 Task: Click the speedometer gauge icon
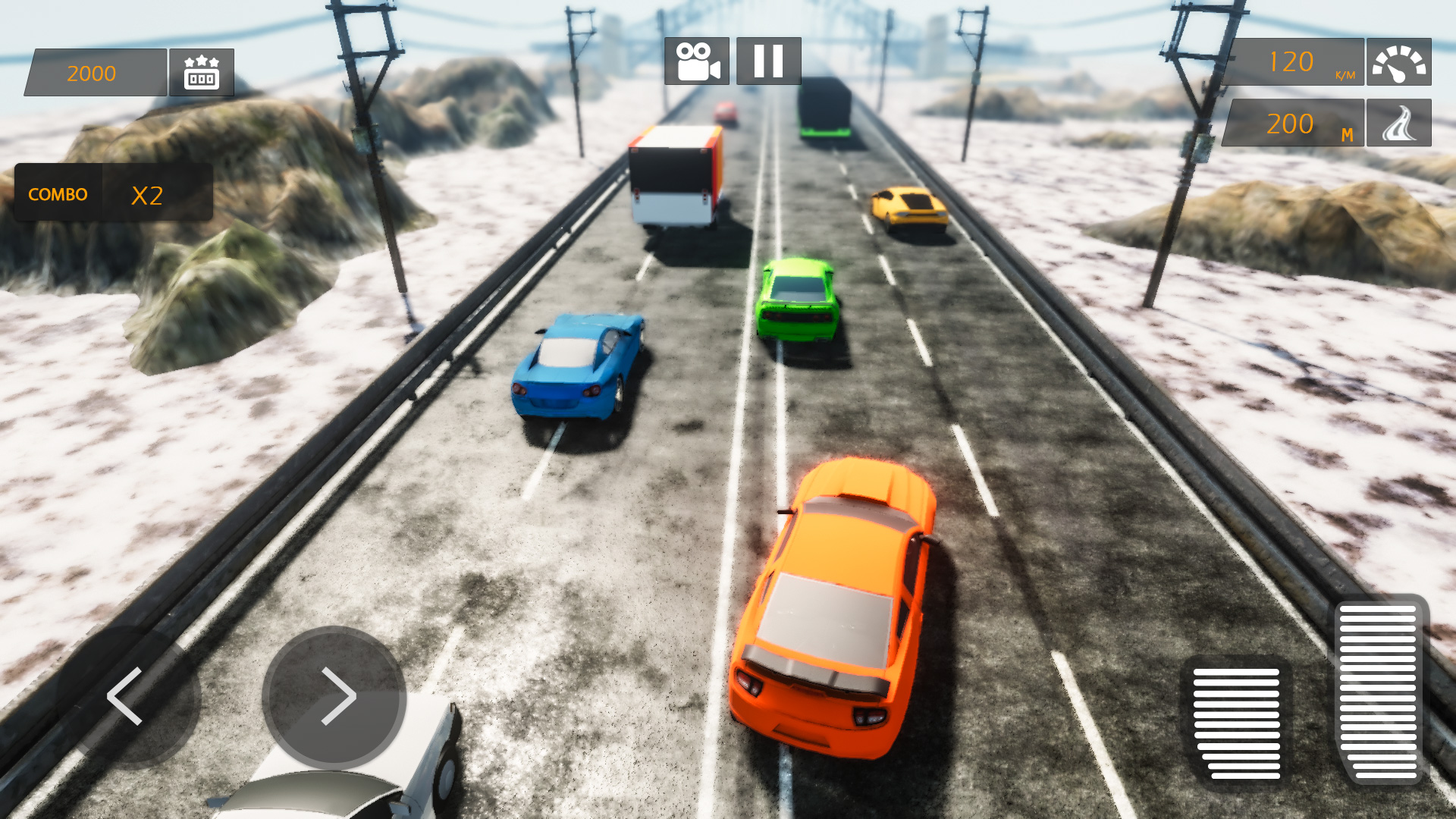(x=1399, y=62)
